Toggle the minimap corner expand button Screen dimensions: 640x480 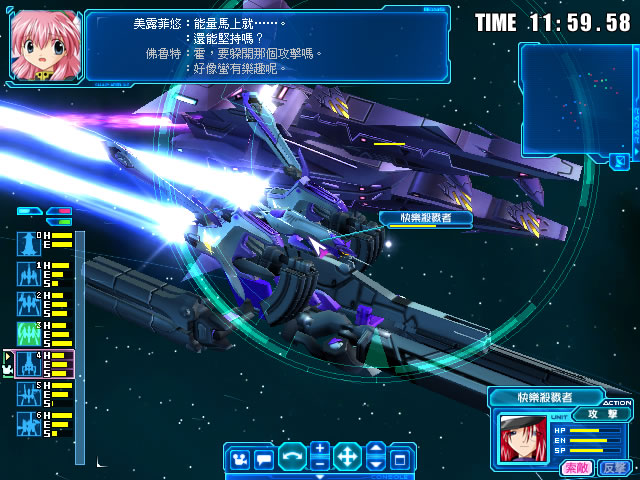pos(620,160)
